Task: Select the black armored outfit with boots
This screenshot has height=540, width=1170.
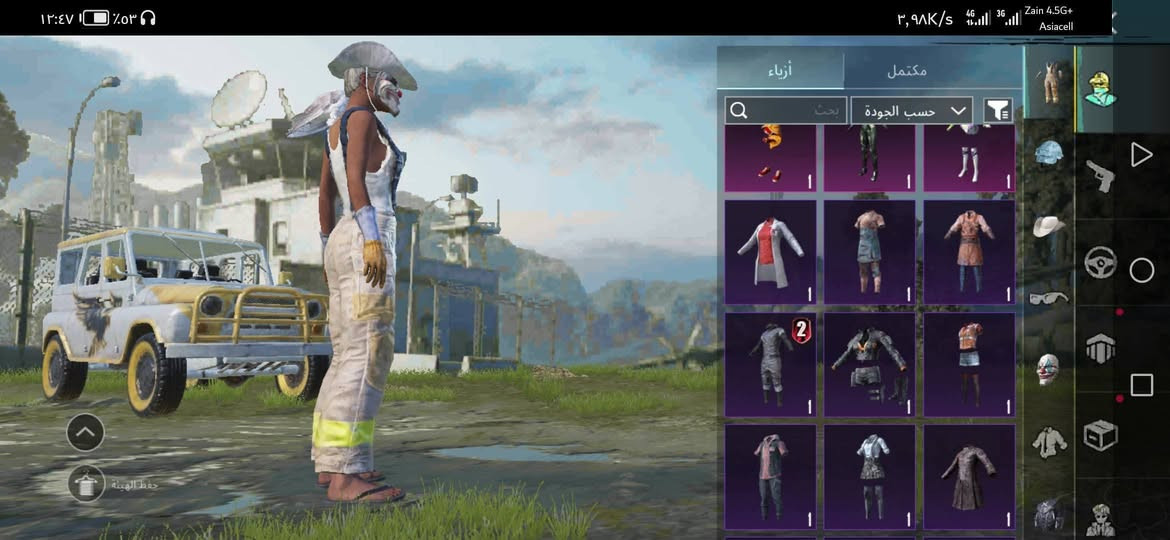Action: (869, 364)
